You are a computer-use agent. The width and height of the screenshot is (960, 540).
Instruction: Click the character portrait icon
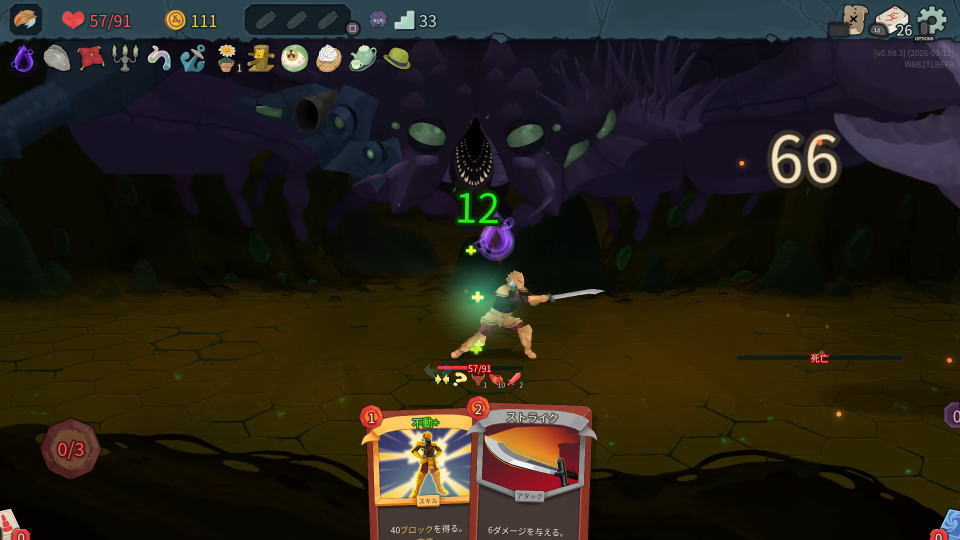26,19
